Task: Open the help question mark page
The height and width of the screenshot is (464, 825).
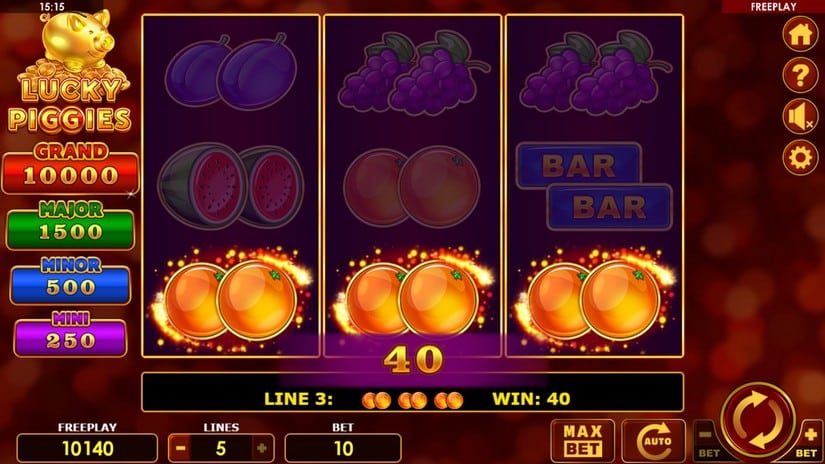Action: click(800, 75)
